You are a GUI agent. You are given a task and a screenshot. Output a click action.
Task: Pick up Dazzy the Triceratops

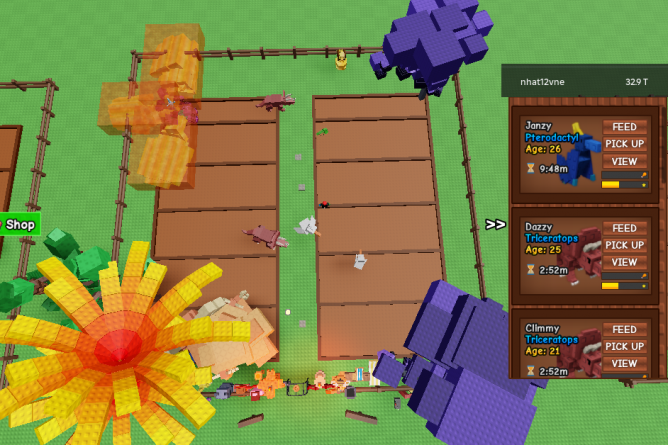[624, 245]
